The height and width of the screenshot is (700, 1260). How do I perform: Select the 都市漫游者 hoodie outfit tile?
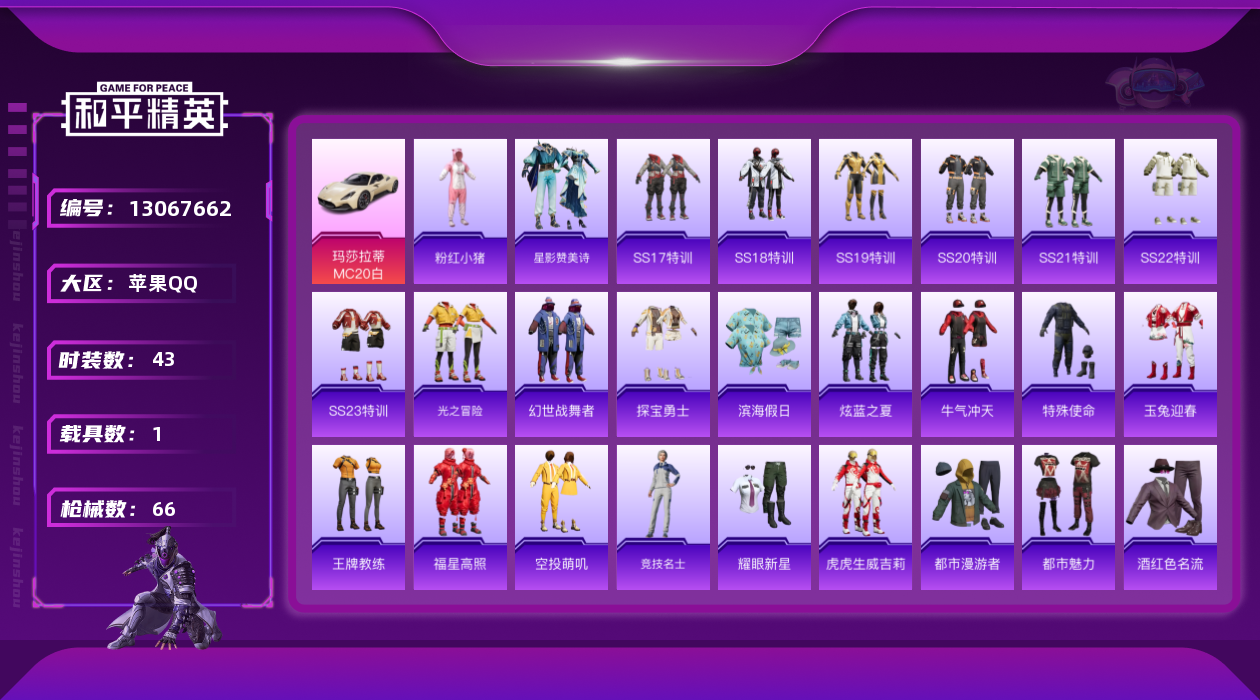tap(967, 517)
